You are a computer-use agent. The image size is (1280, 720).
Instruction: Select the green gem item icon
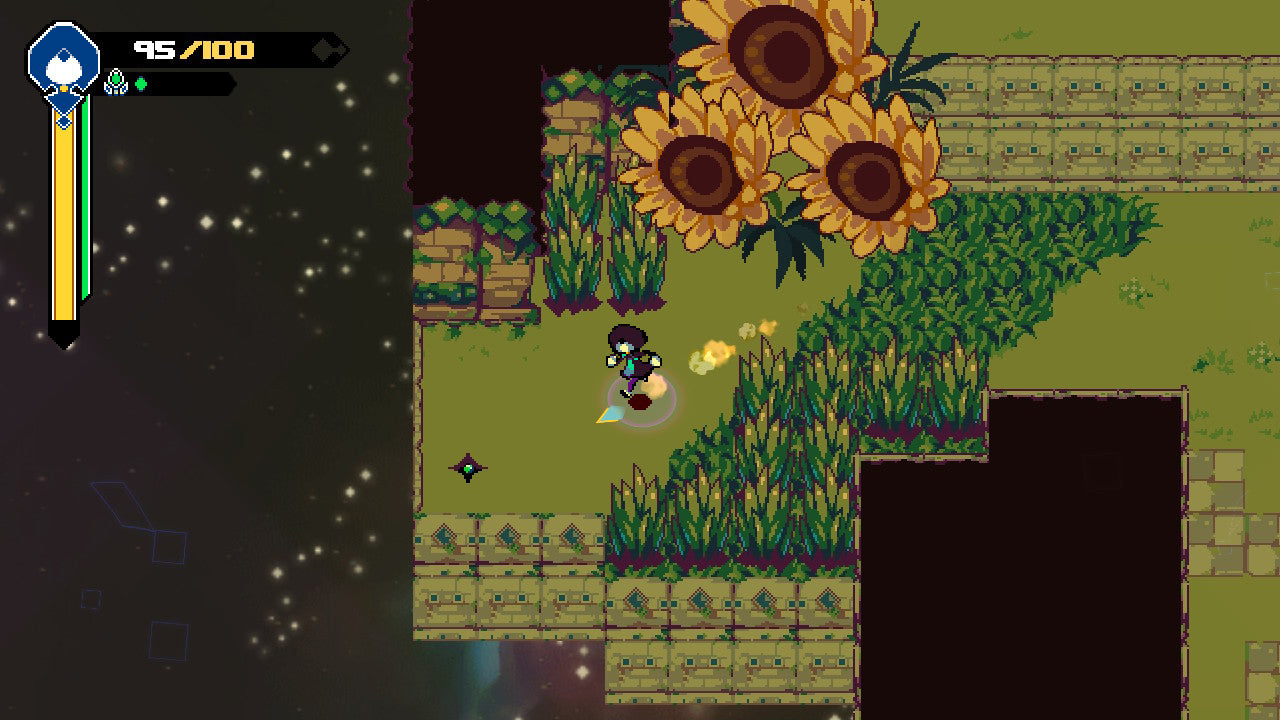coord(116,82)
